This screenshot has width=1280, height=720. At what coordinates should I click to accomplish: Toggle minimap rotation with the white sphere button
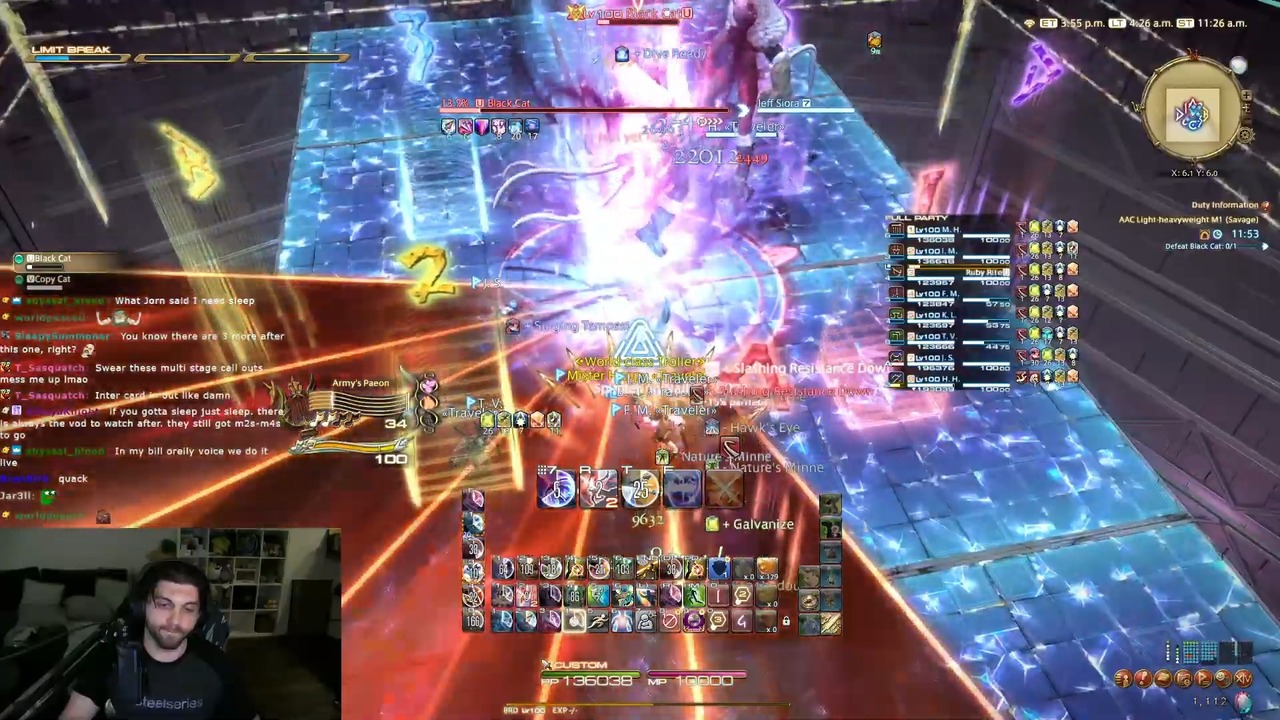[x=1239, y=65]
